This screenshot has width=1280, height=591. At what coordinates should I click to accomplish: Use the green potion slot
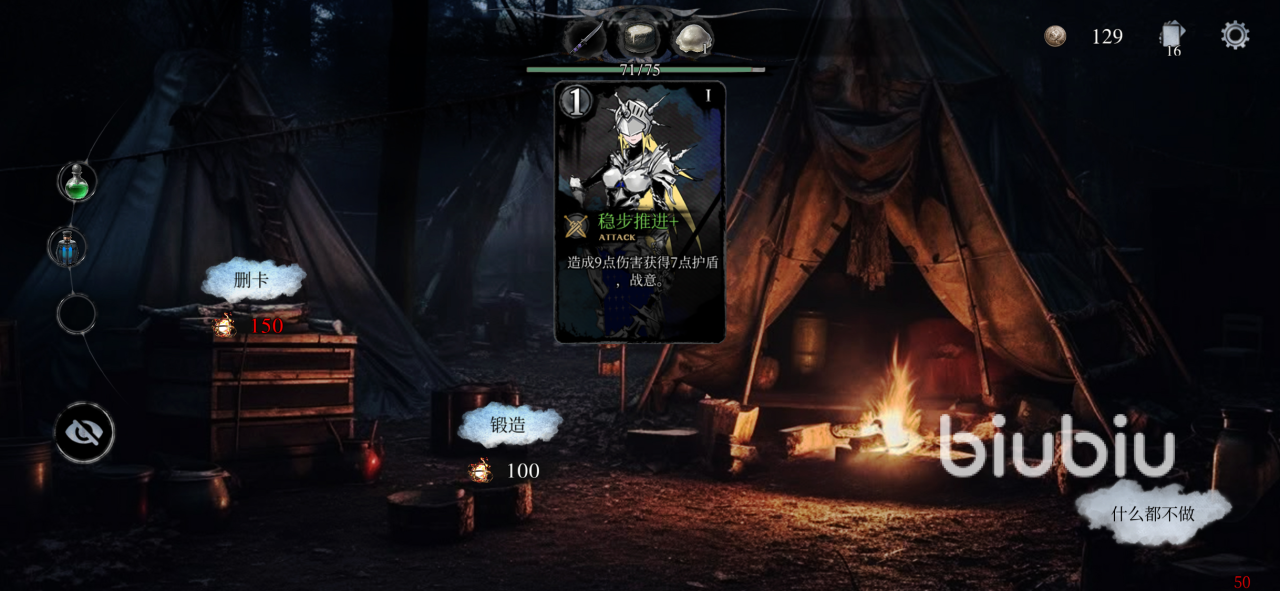click(x=77, y=183)
